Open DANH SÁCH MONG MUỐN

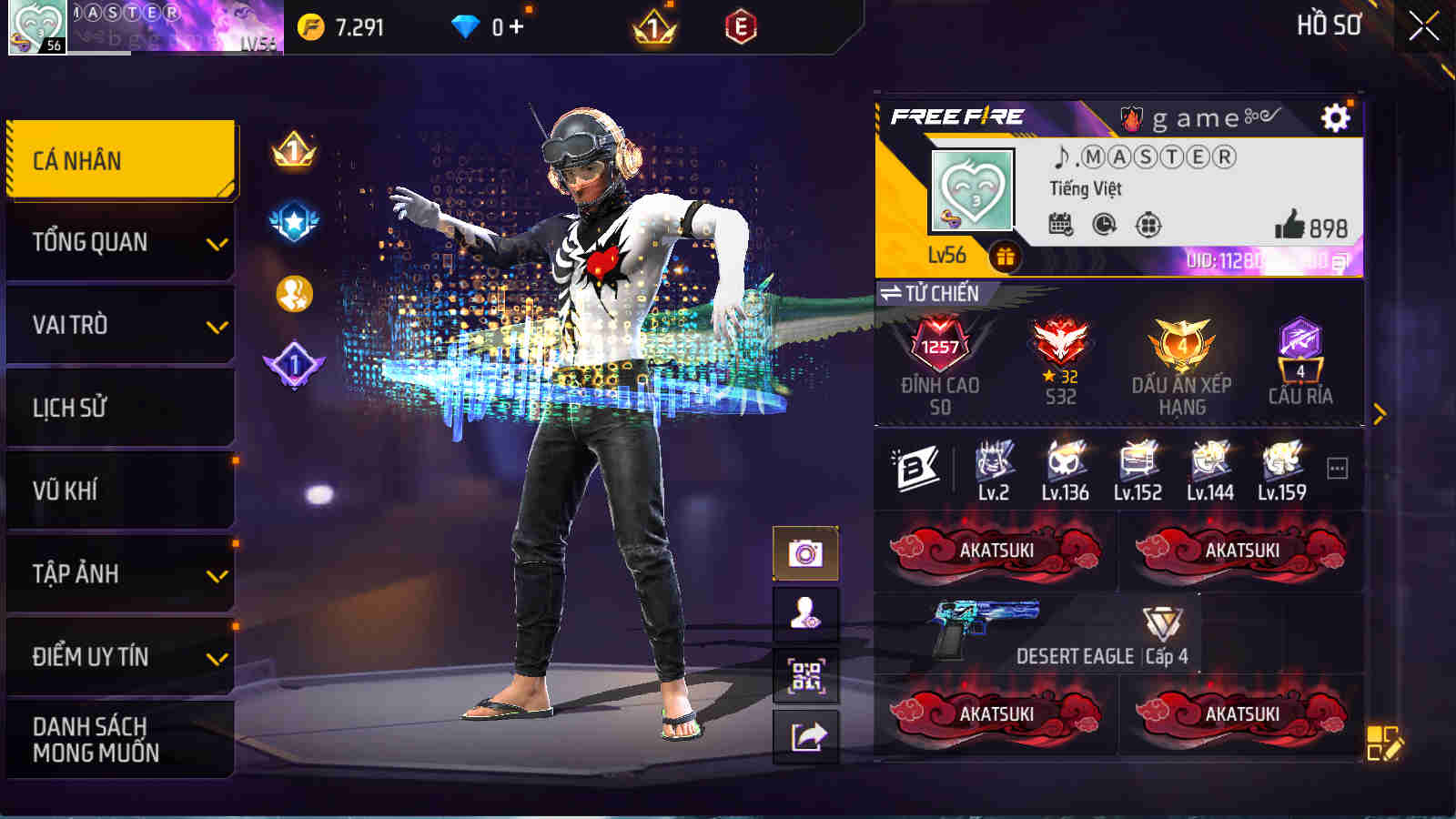(119, 738)
